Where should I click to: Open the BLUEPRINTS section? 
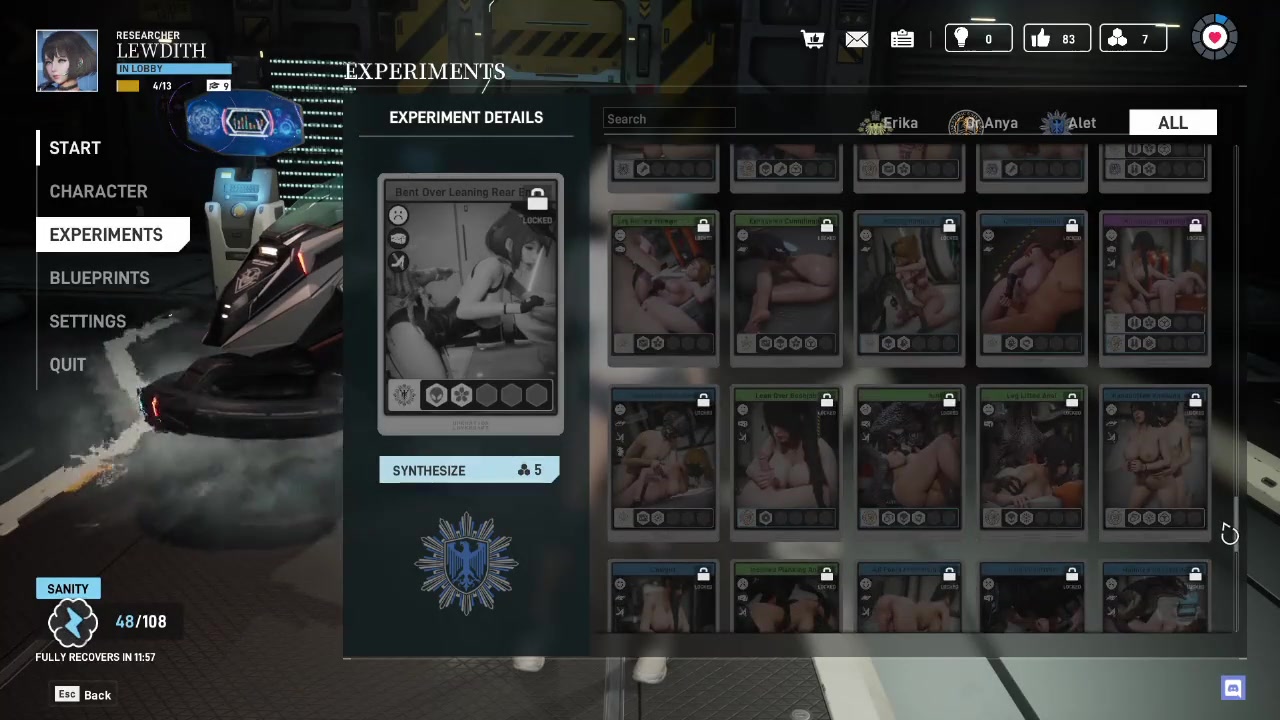point(99,278)
